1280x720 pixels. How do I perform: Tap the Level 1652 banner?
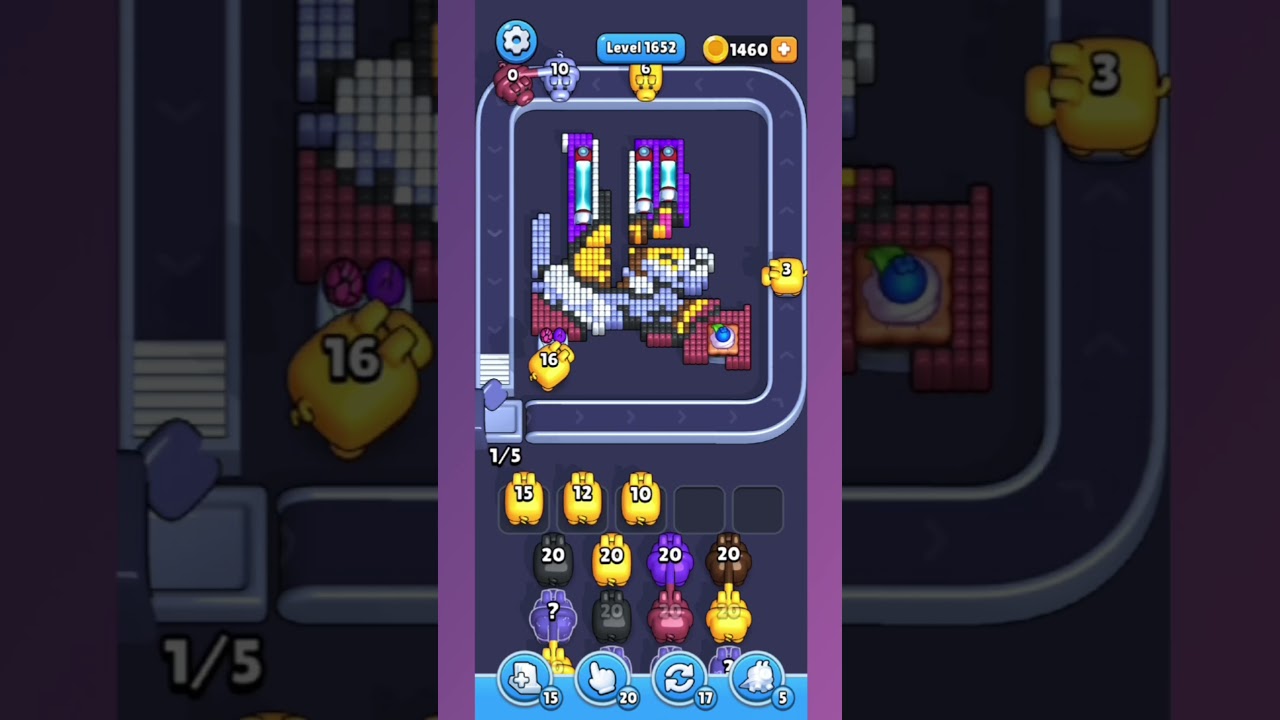[x=640, y=47]
